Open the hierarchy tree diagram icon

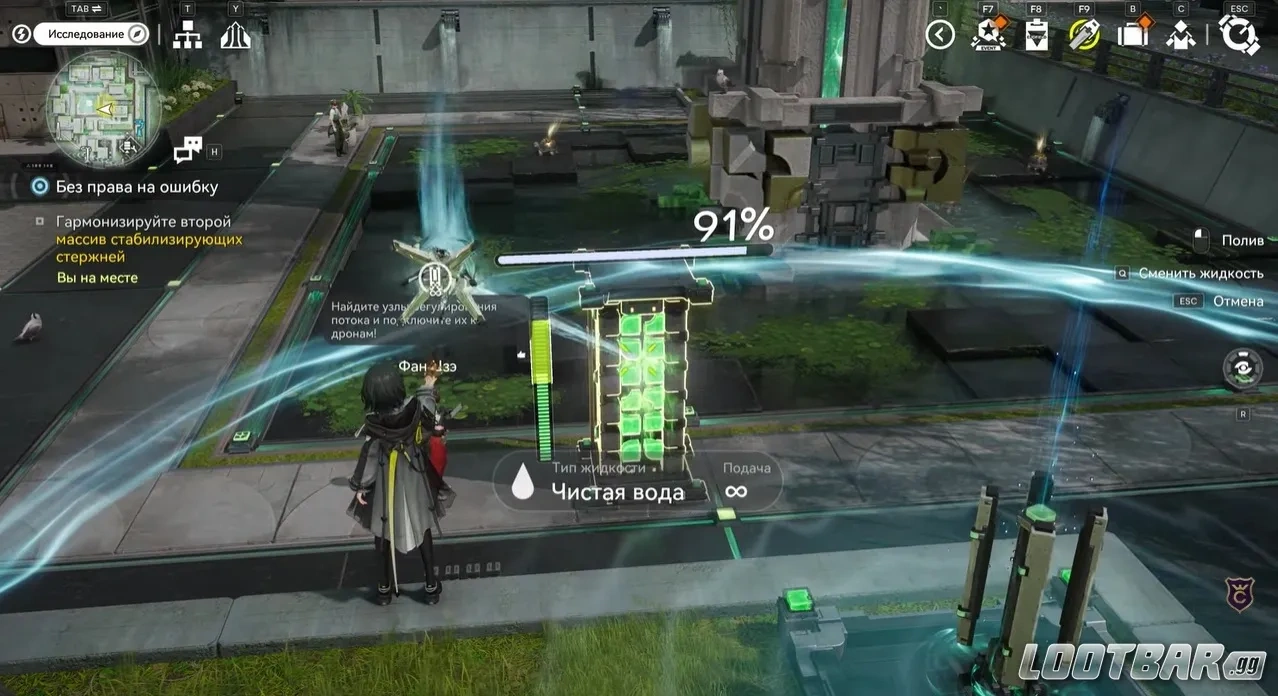187,35
